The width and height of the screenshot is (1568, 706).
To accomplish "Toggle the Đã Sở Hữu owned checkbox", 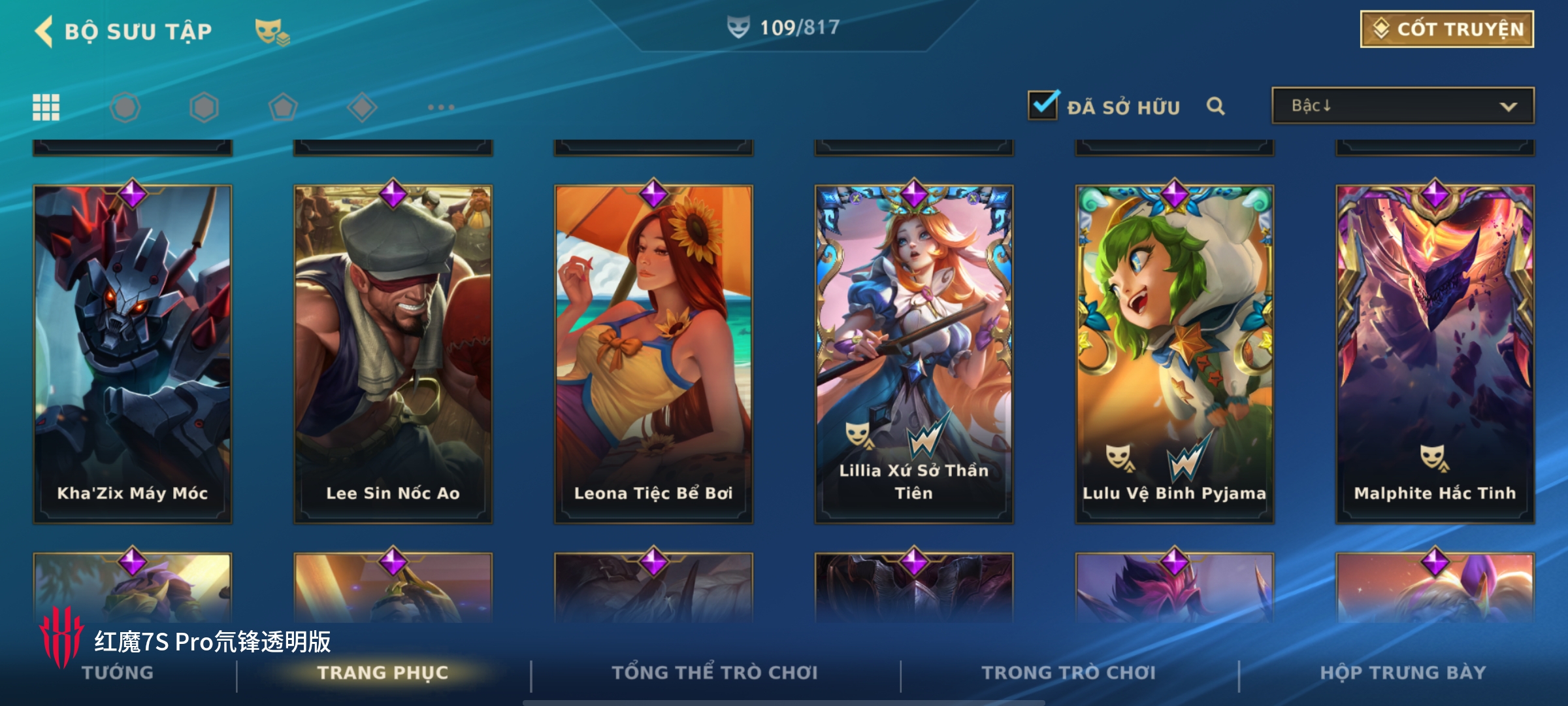I will 1043,105.
